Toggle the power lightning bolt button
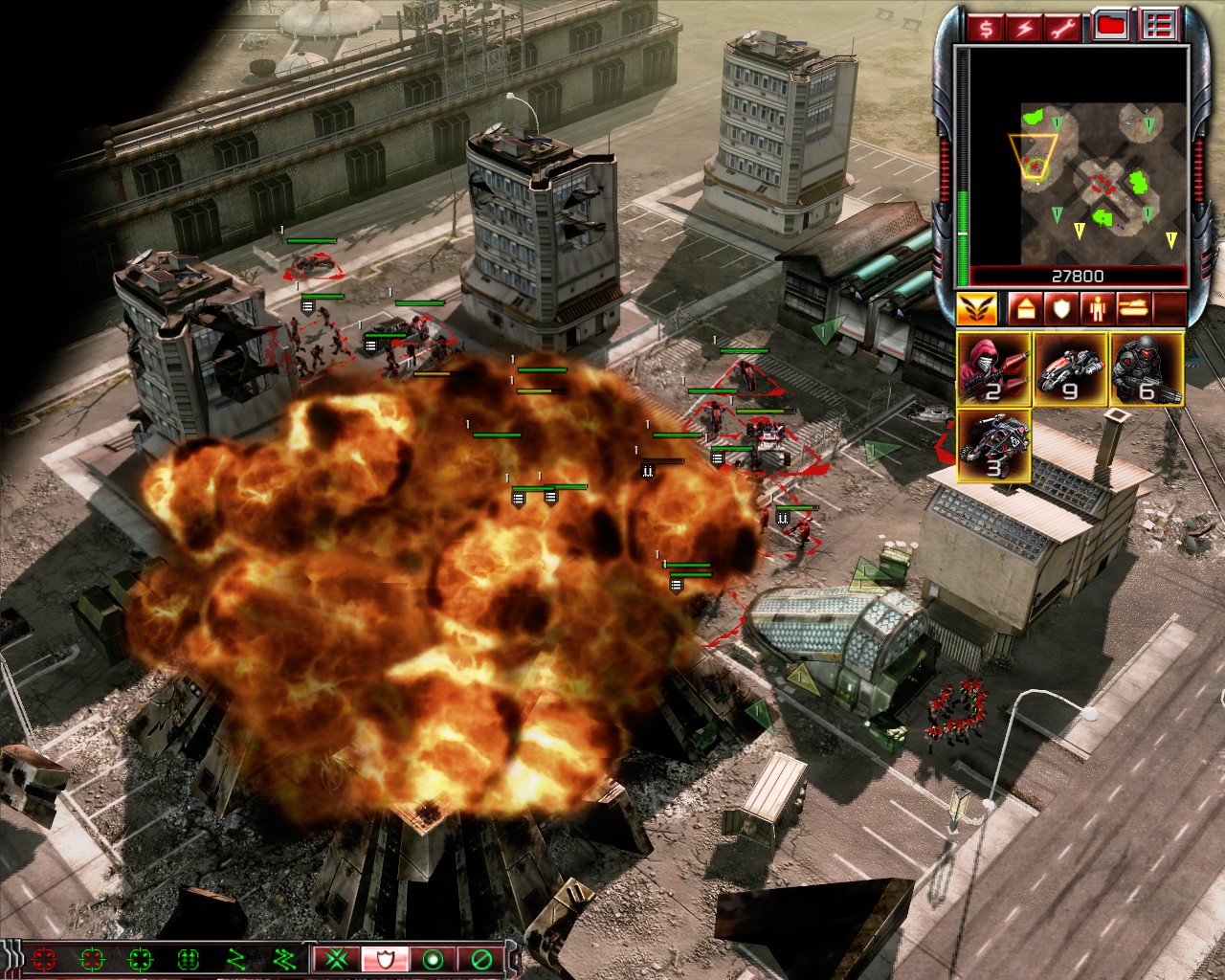 pyautogui.click(x=1025, y=27)
